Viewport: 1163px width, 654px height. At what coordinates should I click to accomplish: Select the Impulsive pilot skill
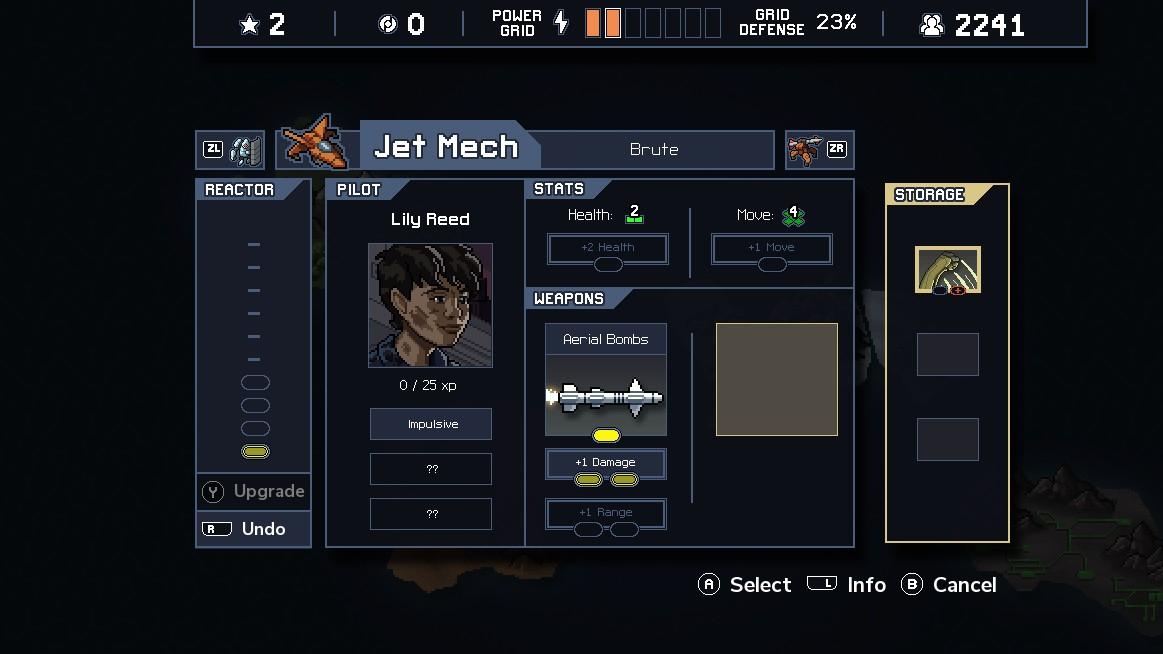click(431, 424)
